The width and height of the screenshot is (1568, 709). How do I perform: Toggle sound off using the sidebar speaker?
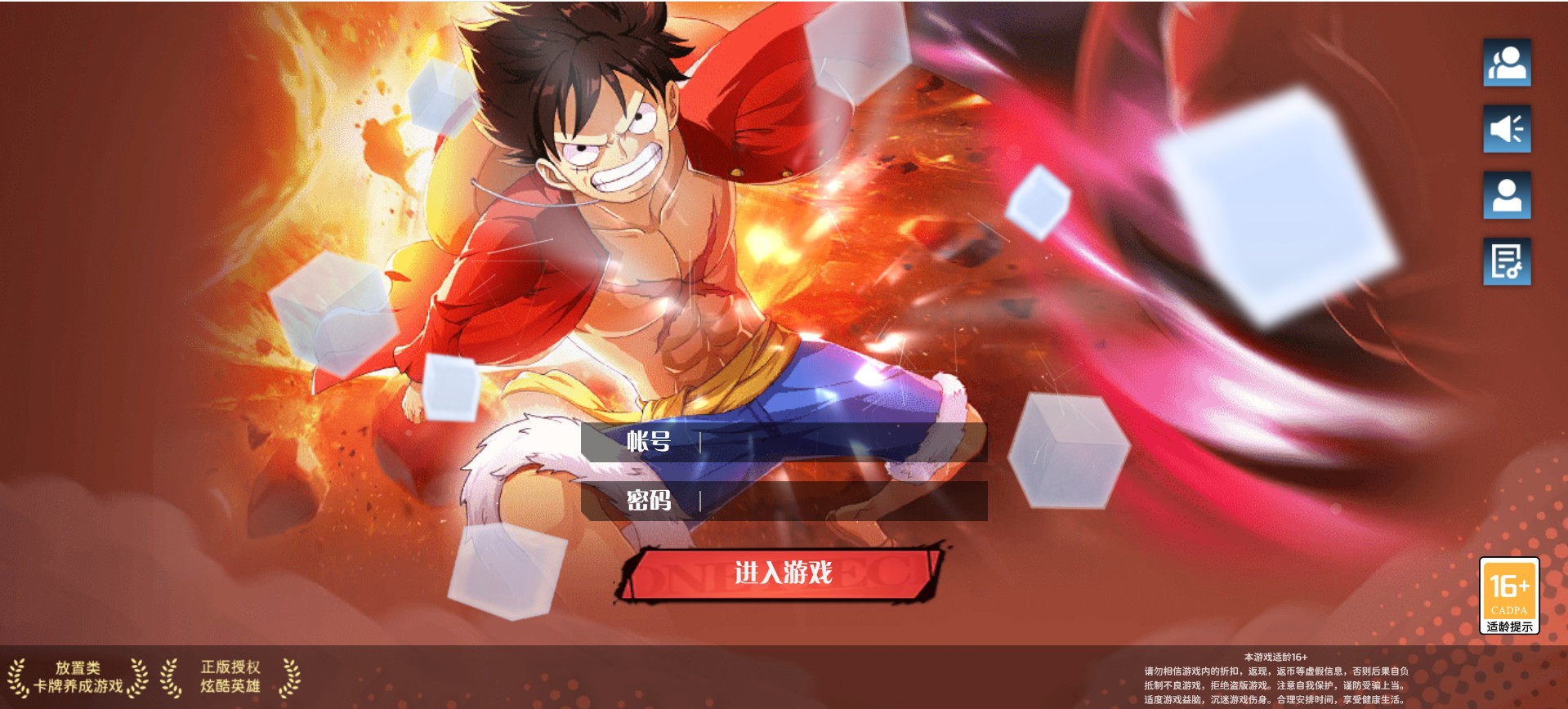[x=1507, y=130]
